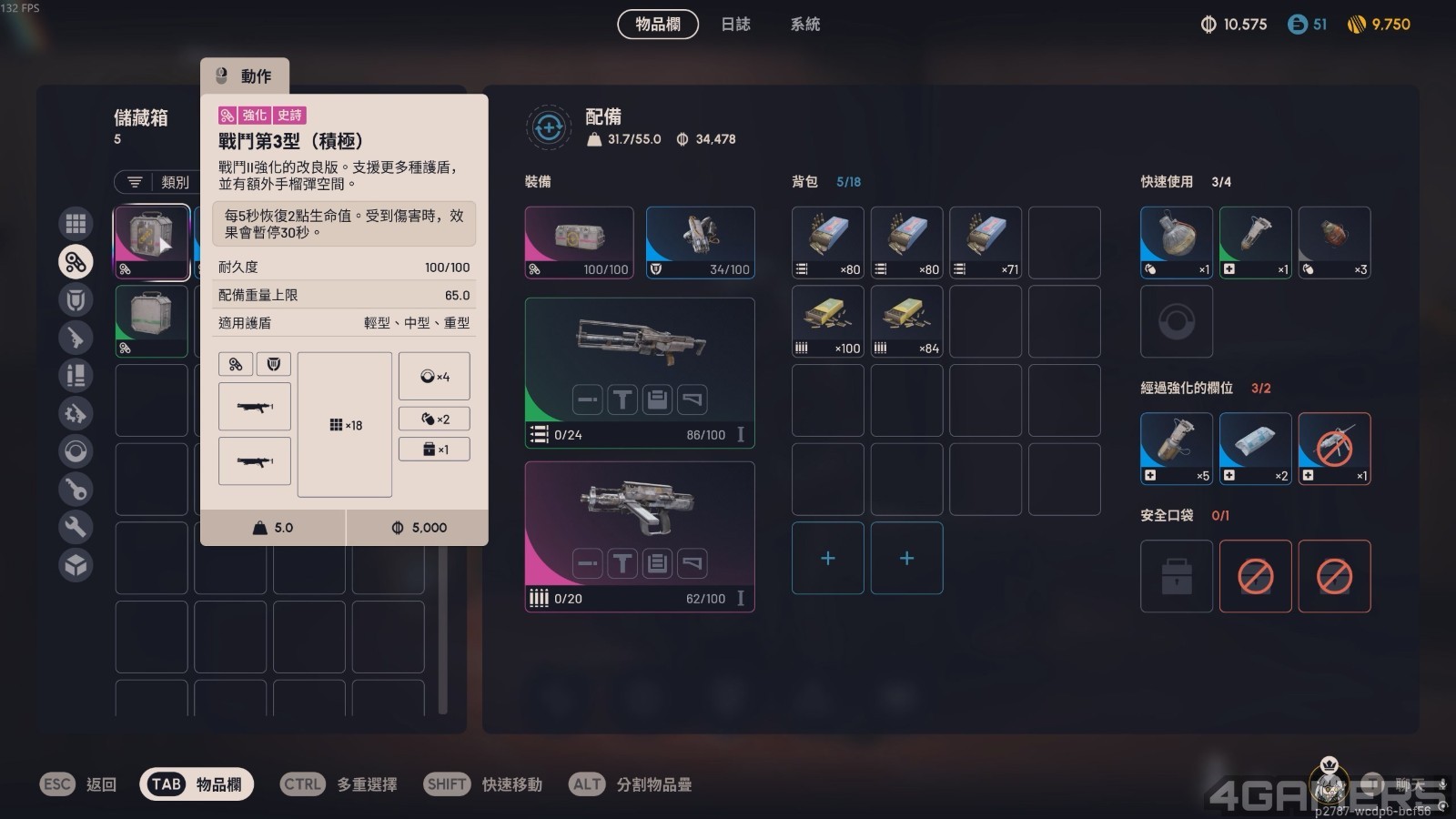The height and width of the screenshot is (819, 1456).
Task: Select the equipped health regeneration device thumbnail
Action: tap(580, 241)
